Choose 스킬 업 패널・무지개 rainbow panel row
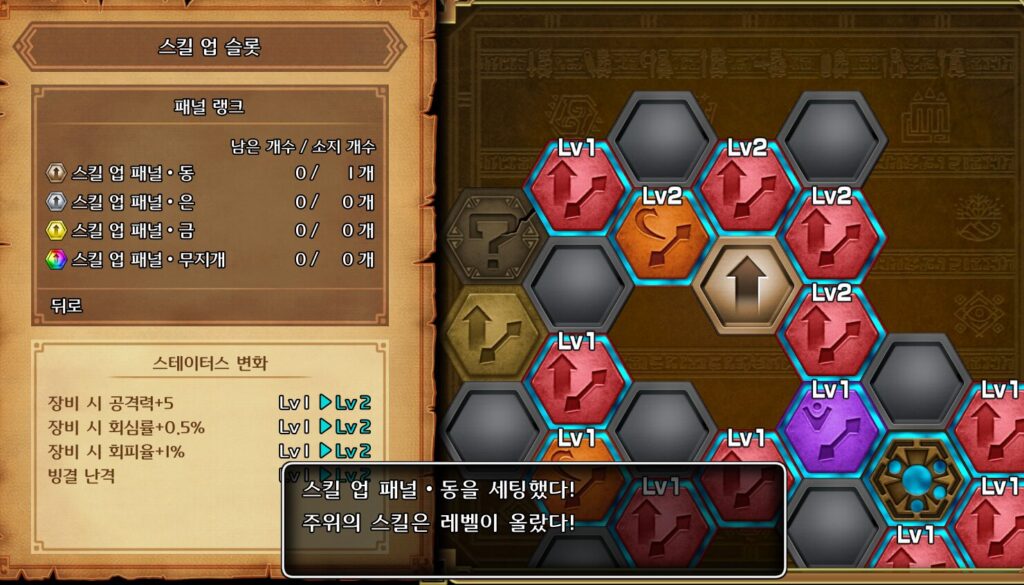This screenshot has width=1024, height=585. [210, 260]
